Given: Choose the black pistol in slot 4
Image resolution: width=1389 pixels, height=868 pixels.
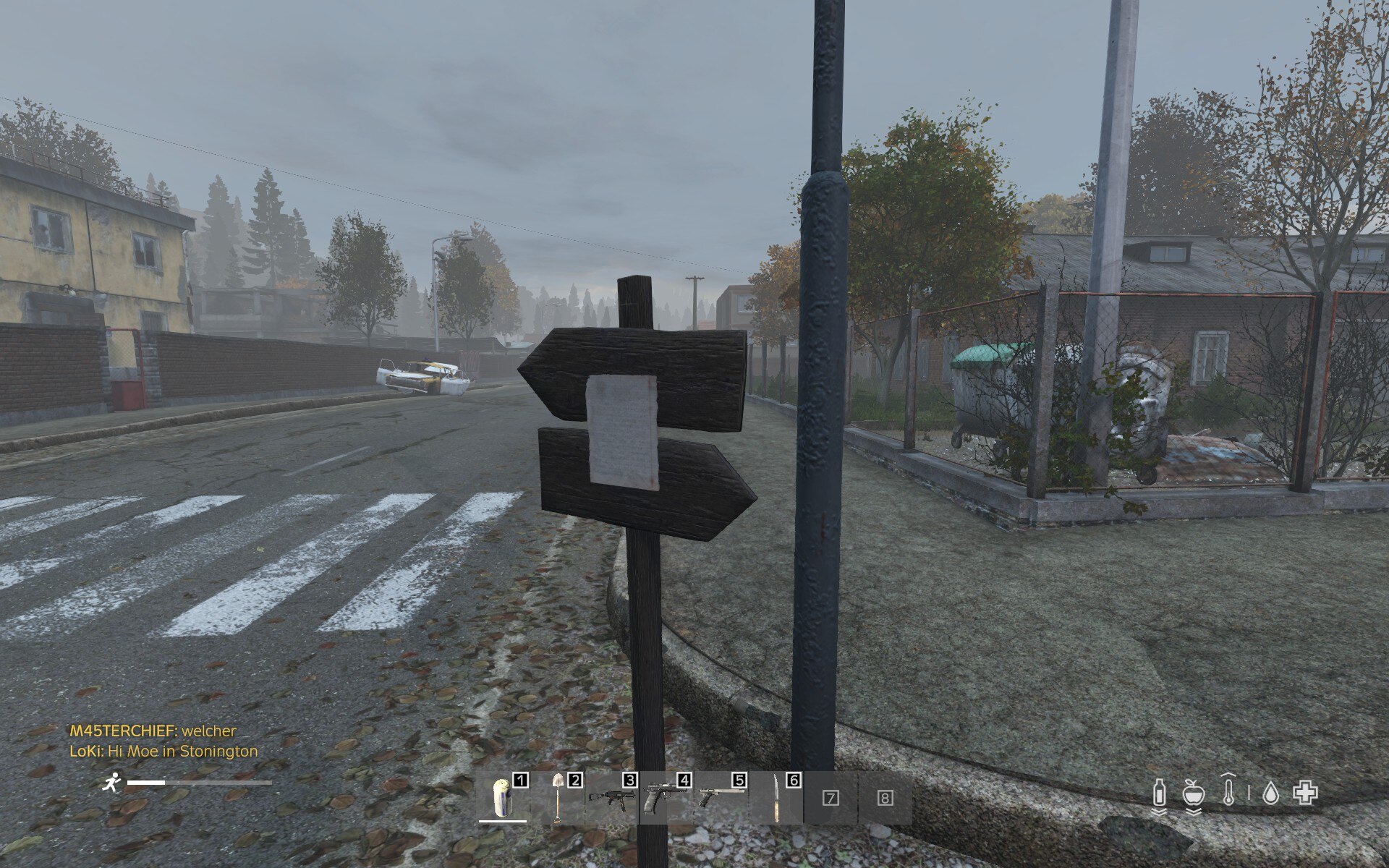Looking at the screenshot, I should pos(666,798).
